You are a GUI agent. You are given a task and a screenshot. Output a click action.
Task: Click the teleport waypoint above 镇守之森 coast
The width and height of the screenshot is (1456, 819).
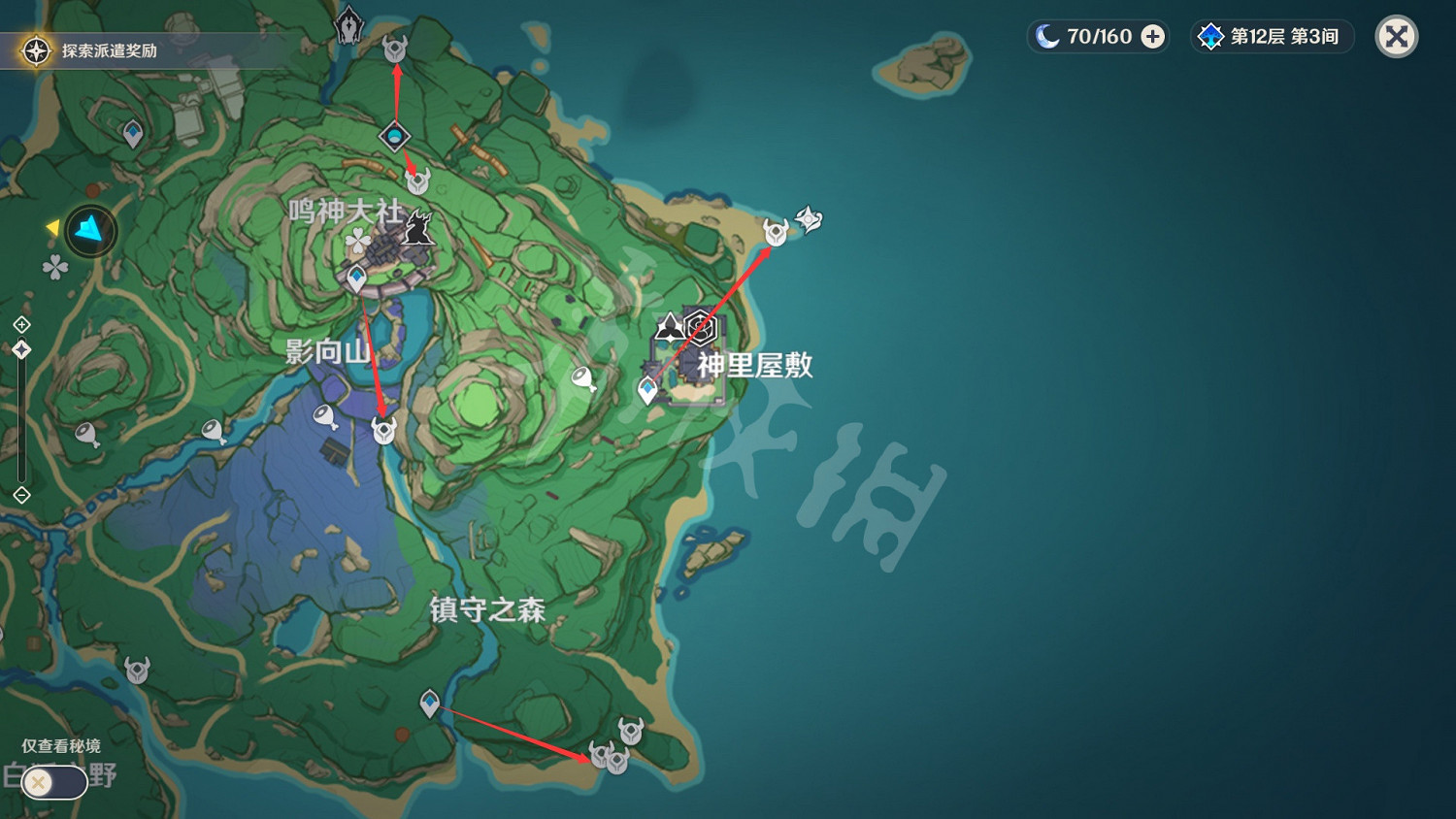coord(430,703)
